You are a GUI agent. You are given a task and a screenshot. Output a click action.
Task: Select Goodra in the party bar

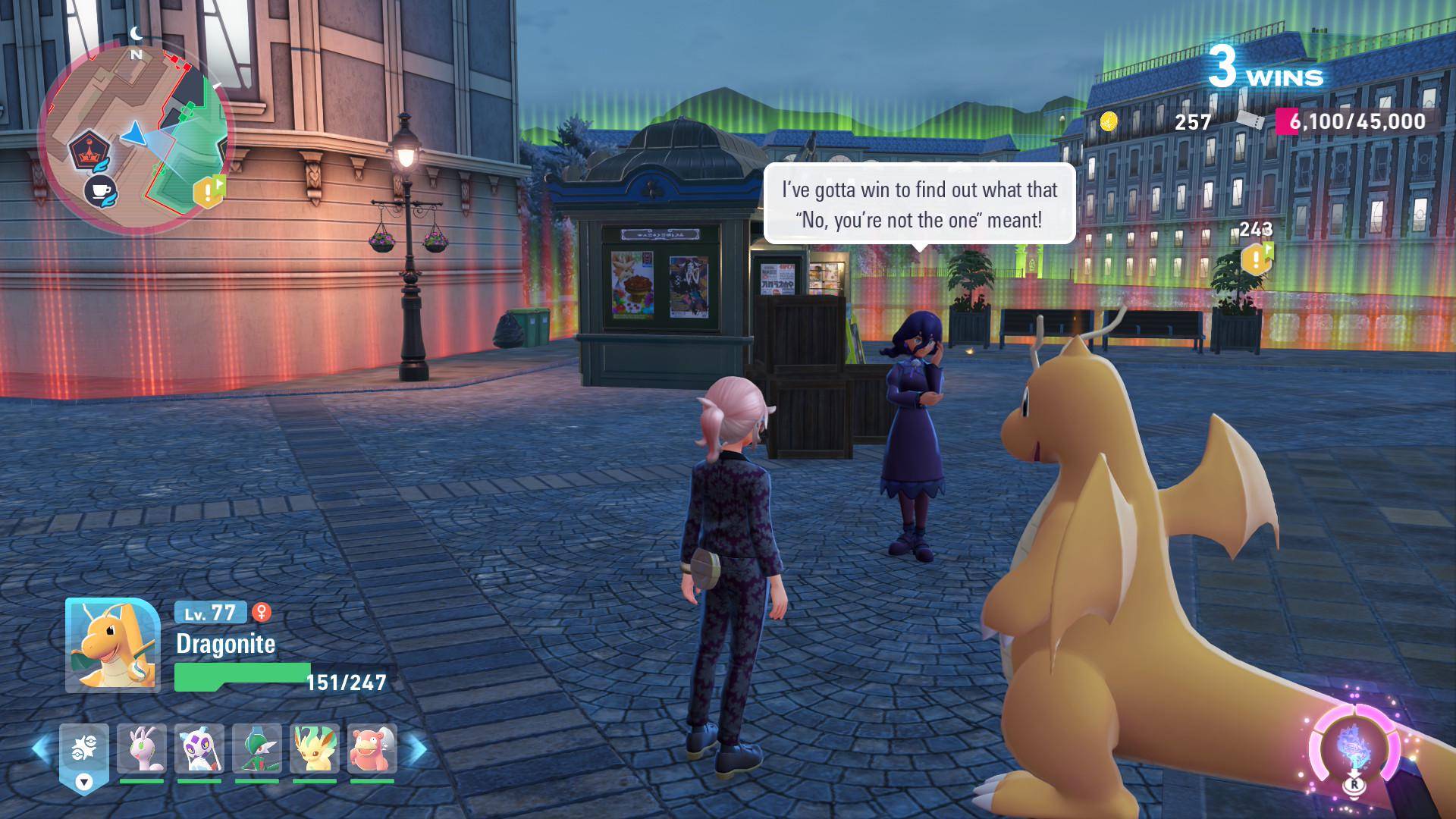tap(141, 749)
